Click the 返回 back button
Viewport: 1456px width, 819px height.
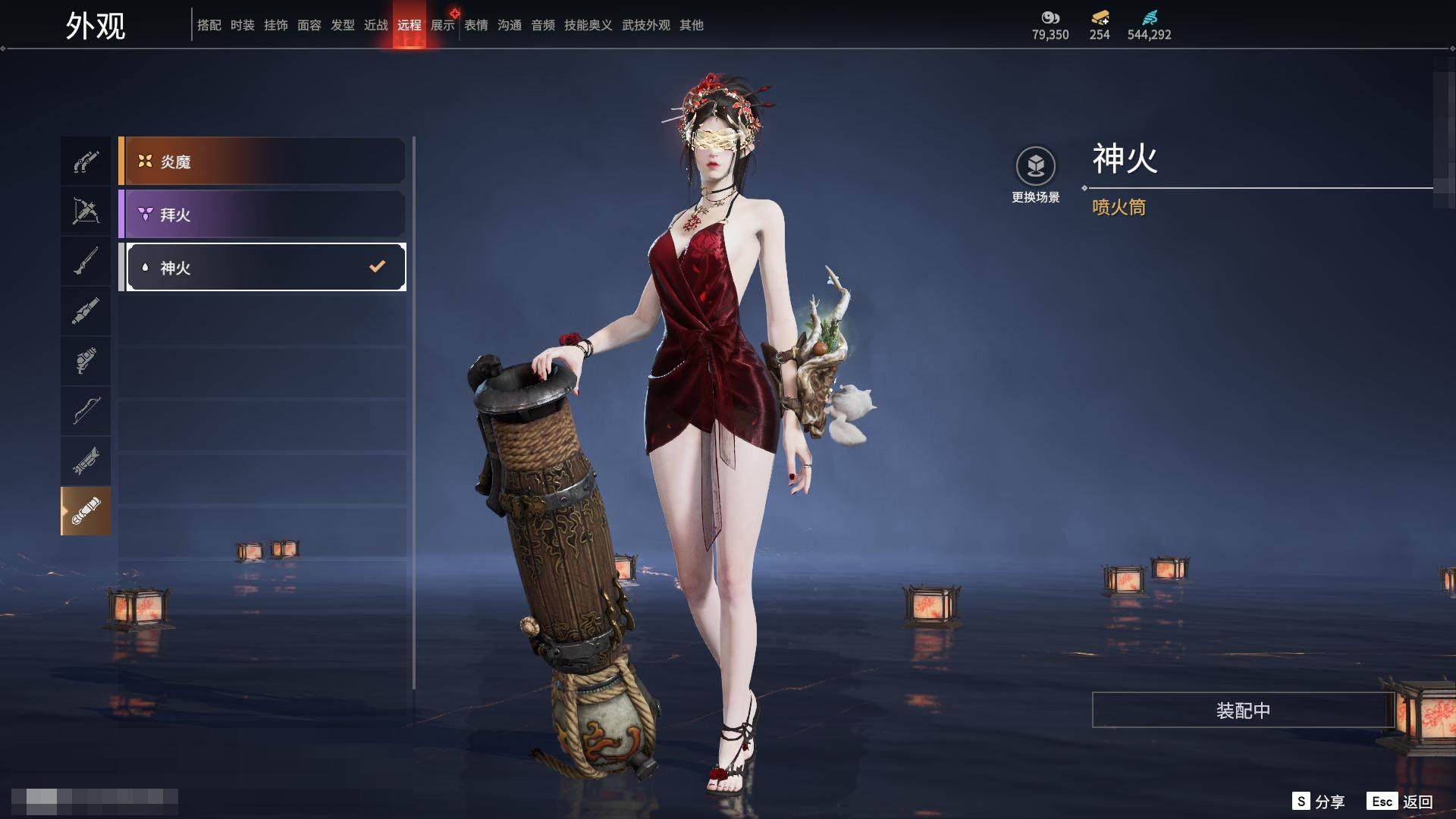pos(1401,802)
